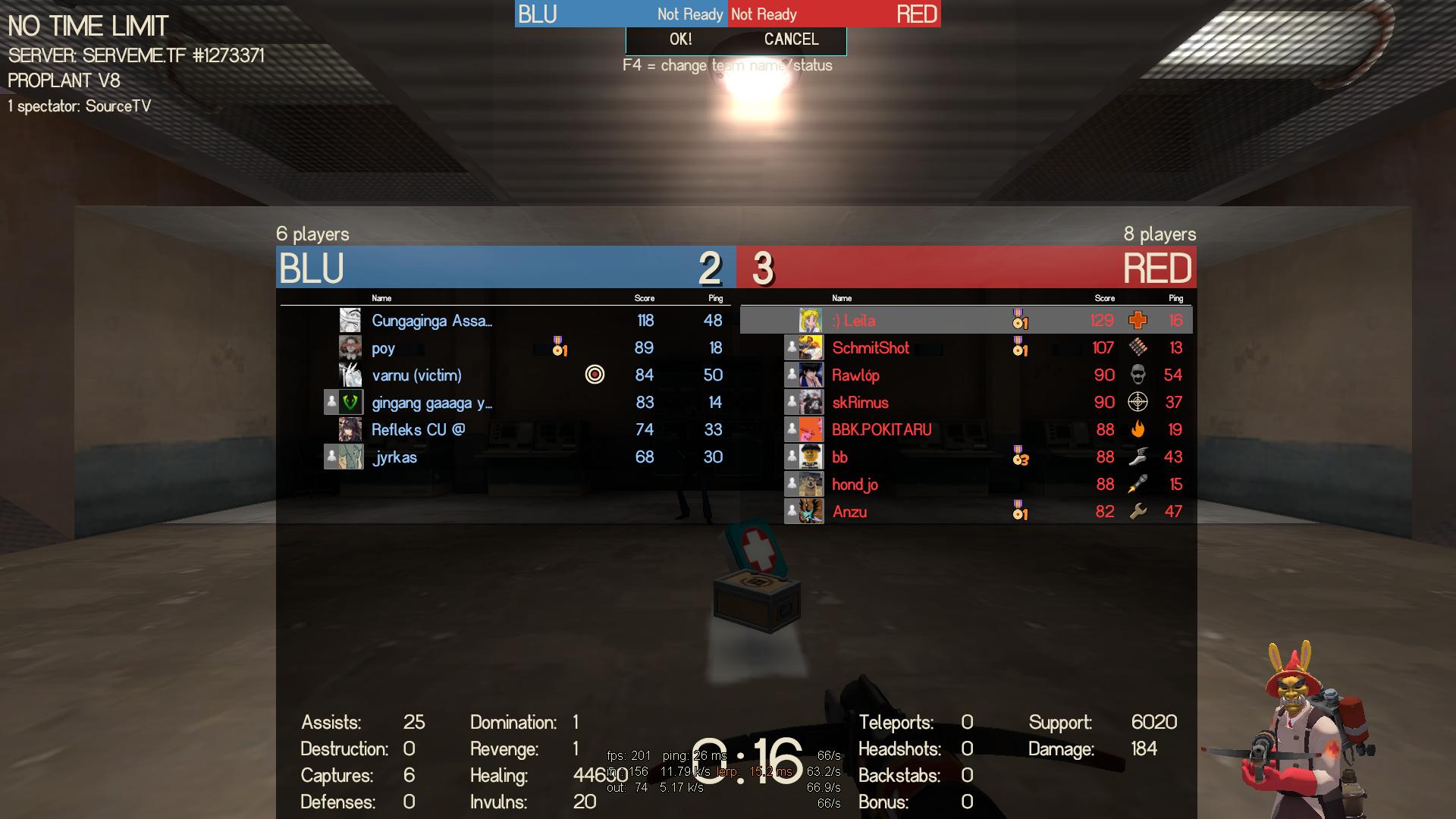Image resolution: width=1456 pixels, height=819 pixels.
Task: Click player bb on RED team
Action: click(839, 457)
